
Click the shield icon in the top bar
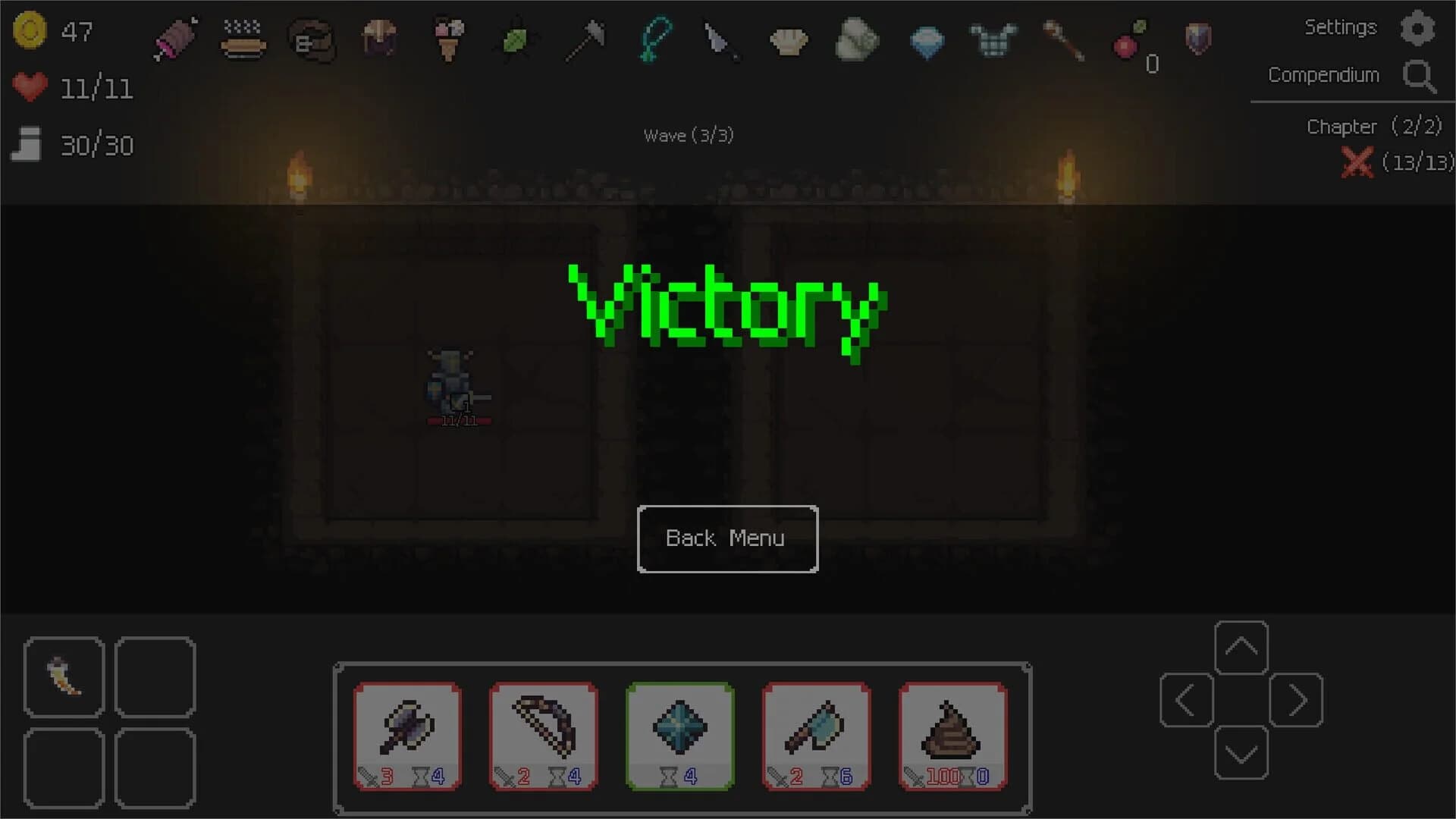pos(1197,38)
